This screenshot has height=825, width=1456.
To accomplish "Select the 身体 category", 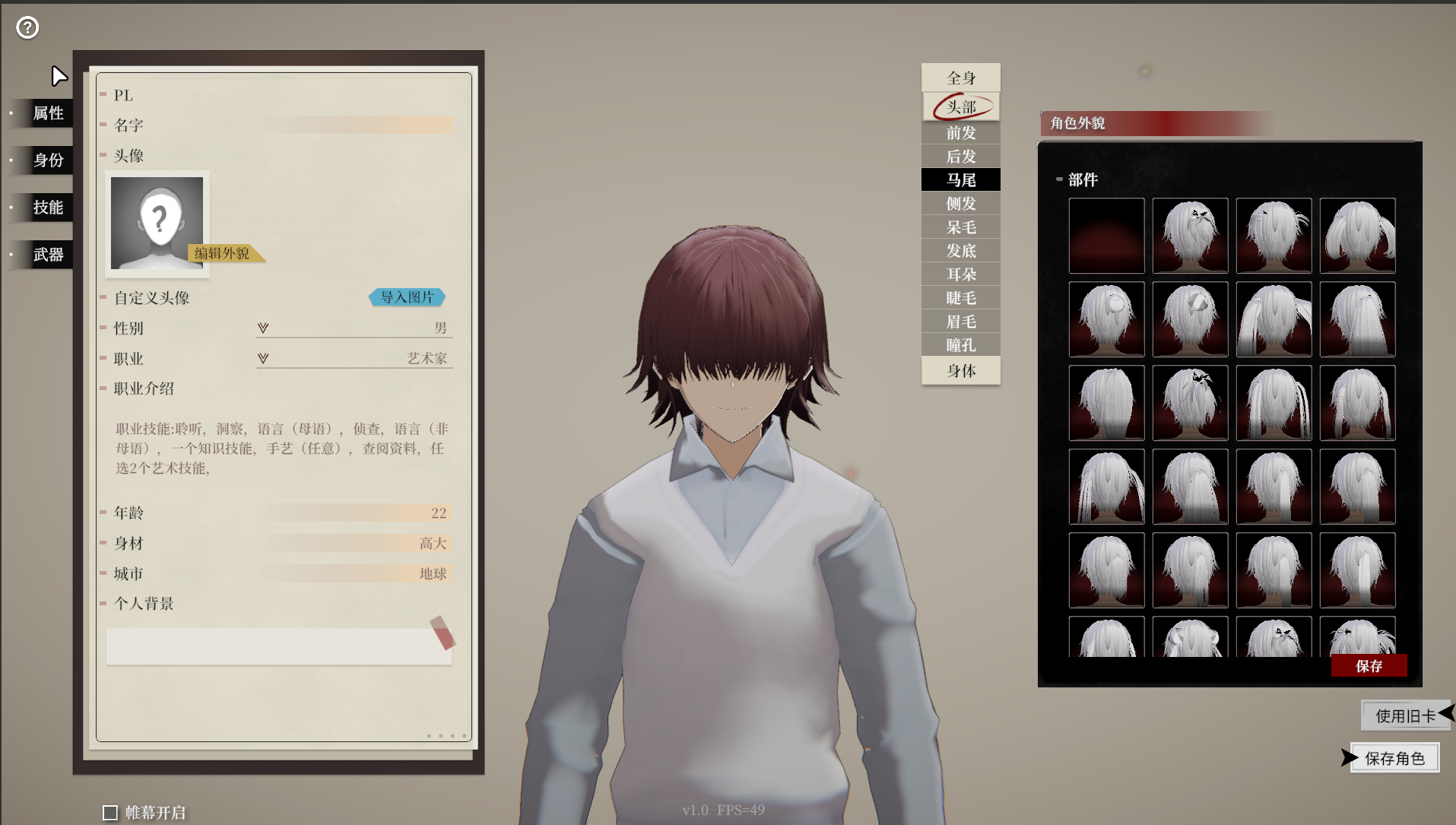I will point(960,370).
